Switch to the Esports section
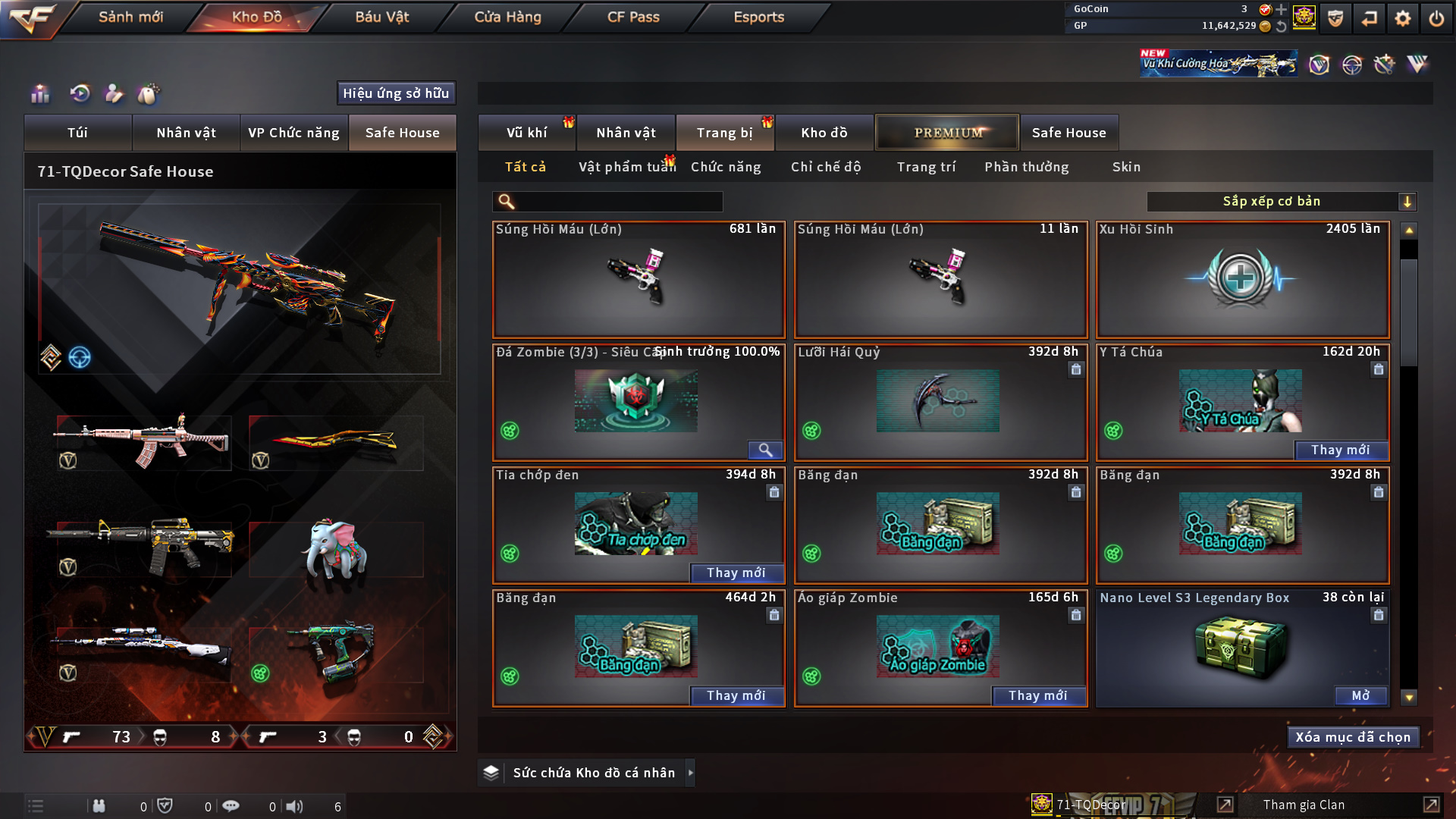Image resolution: width=1456 pixels, height=819 pixels. click(x=758, y=17)
